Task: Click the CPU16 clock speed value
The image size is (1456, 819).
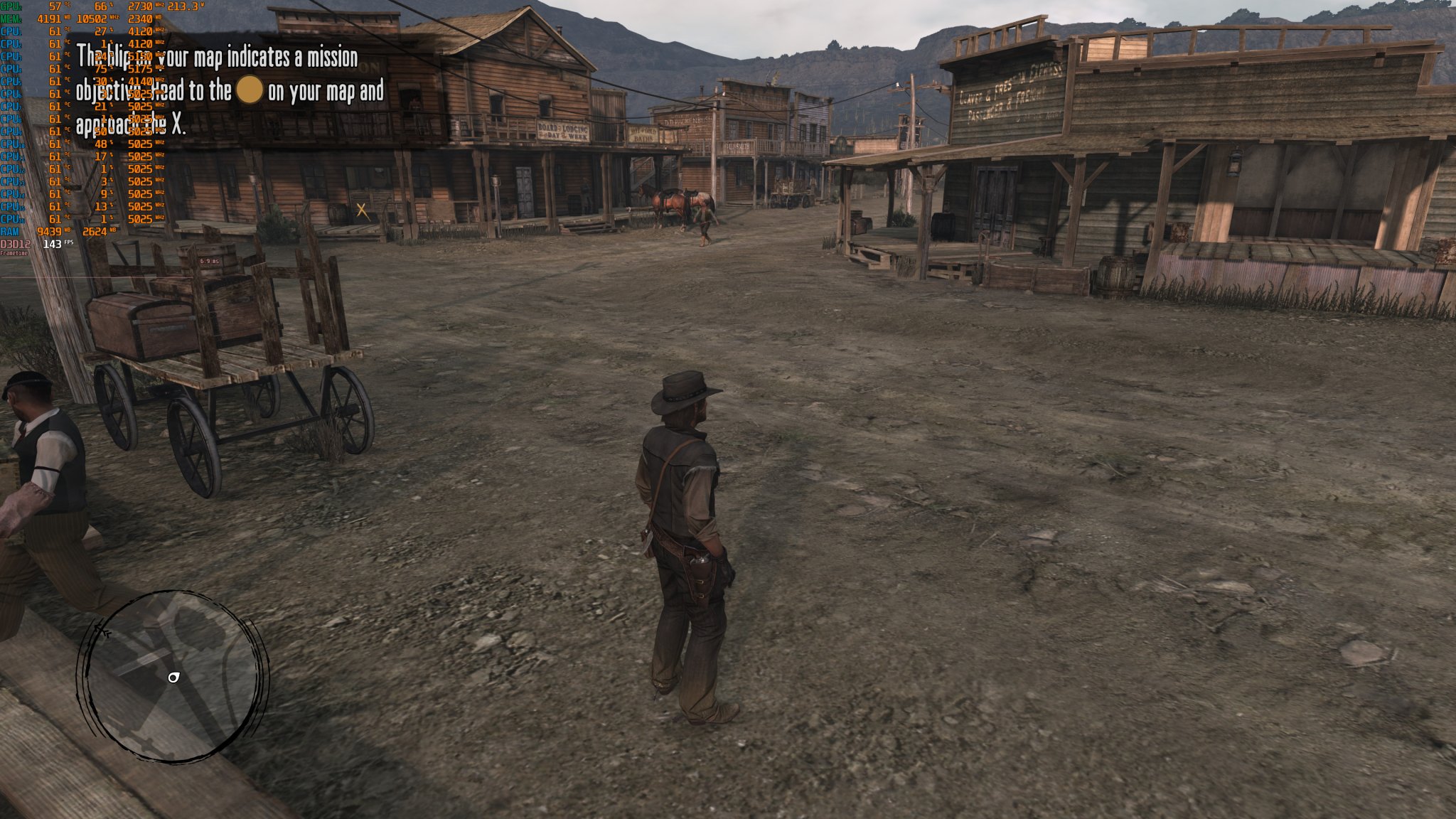Action: coord(139,219)
